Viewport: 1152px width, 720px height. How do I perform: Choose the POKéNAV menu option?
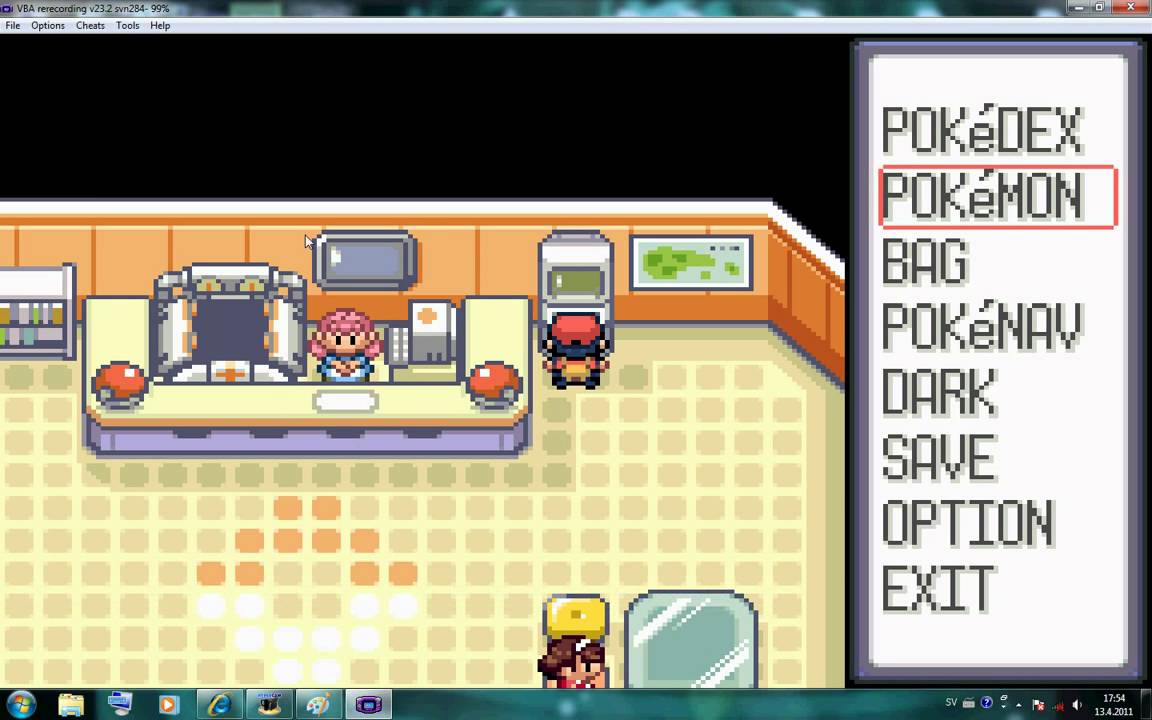coord(981,327)
